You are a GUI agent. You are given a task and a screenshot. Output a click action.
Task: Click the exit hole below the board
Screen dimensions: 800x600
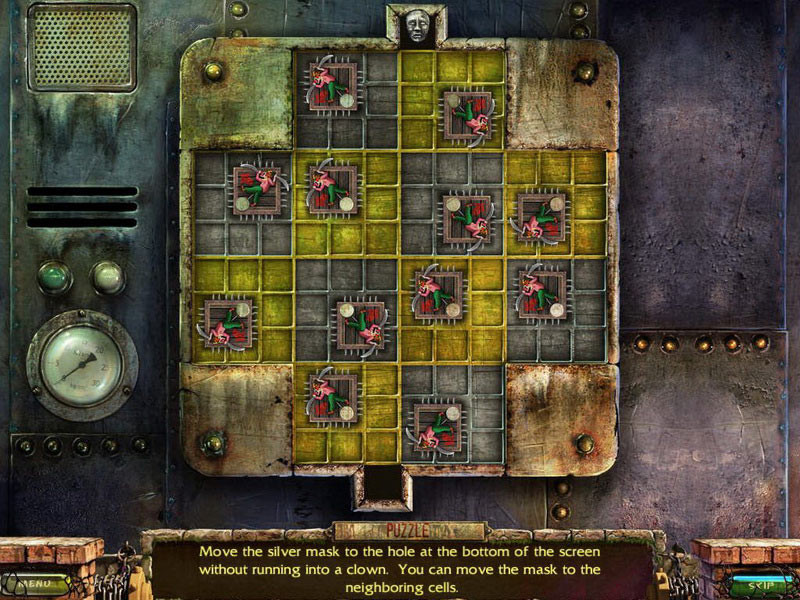point(381,487)
